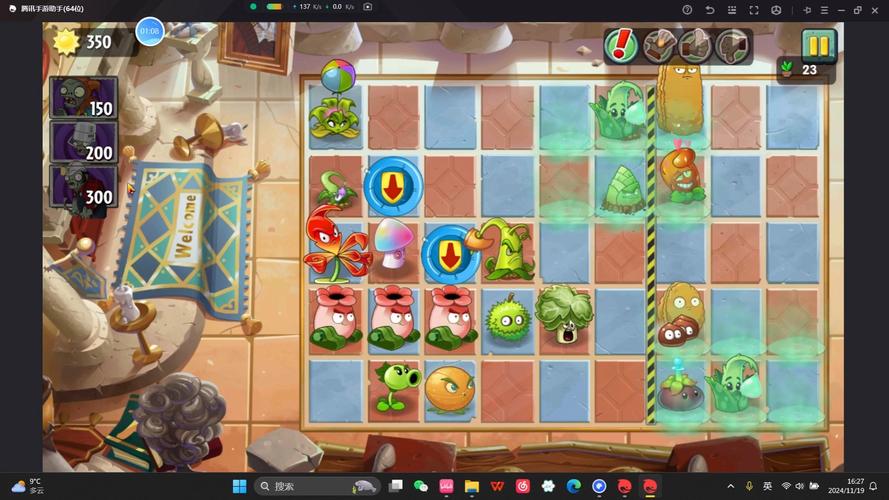Screen dimensions: 889x500
Task: Pause the game with the yellow pause button
Action: 818,46
